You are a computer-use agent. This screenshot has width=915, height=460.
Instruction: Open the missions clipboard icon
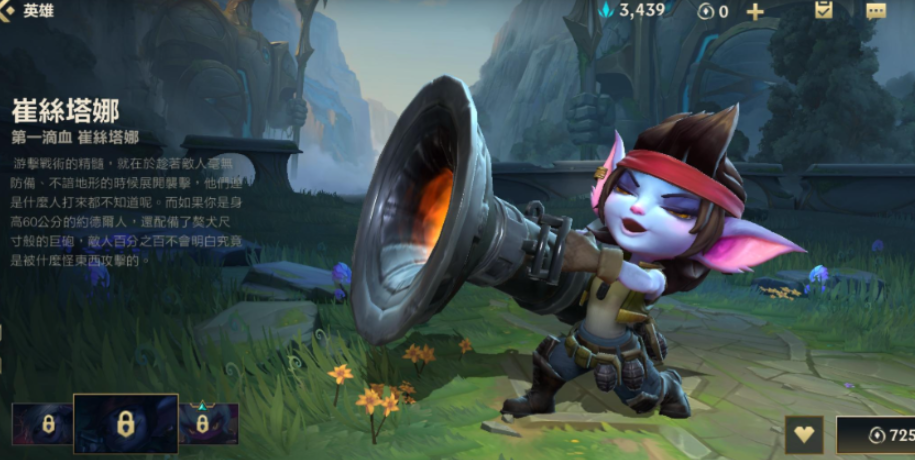click(824, 11)
